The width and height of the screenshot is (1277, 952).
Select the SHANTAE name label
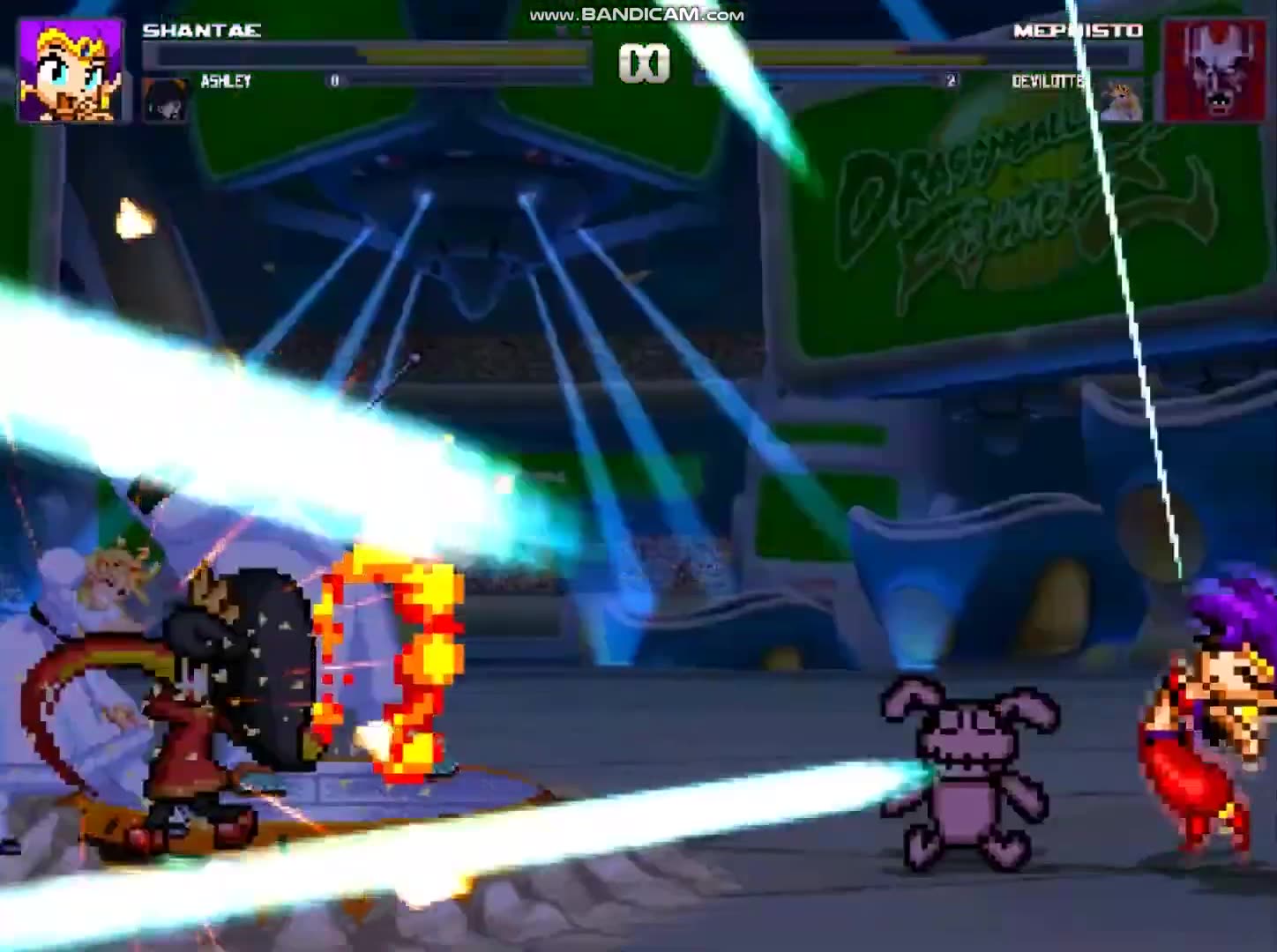pos(203,29)
